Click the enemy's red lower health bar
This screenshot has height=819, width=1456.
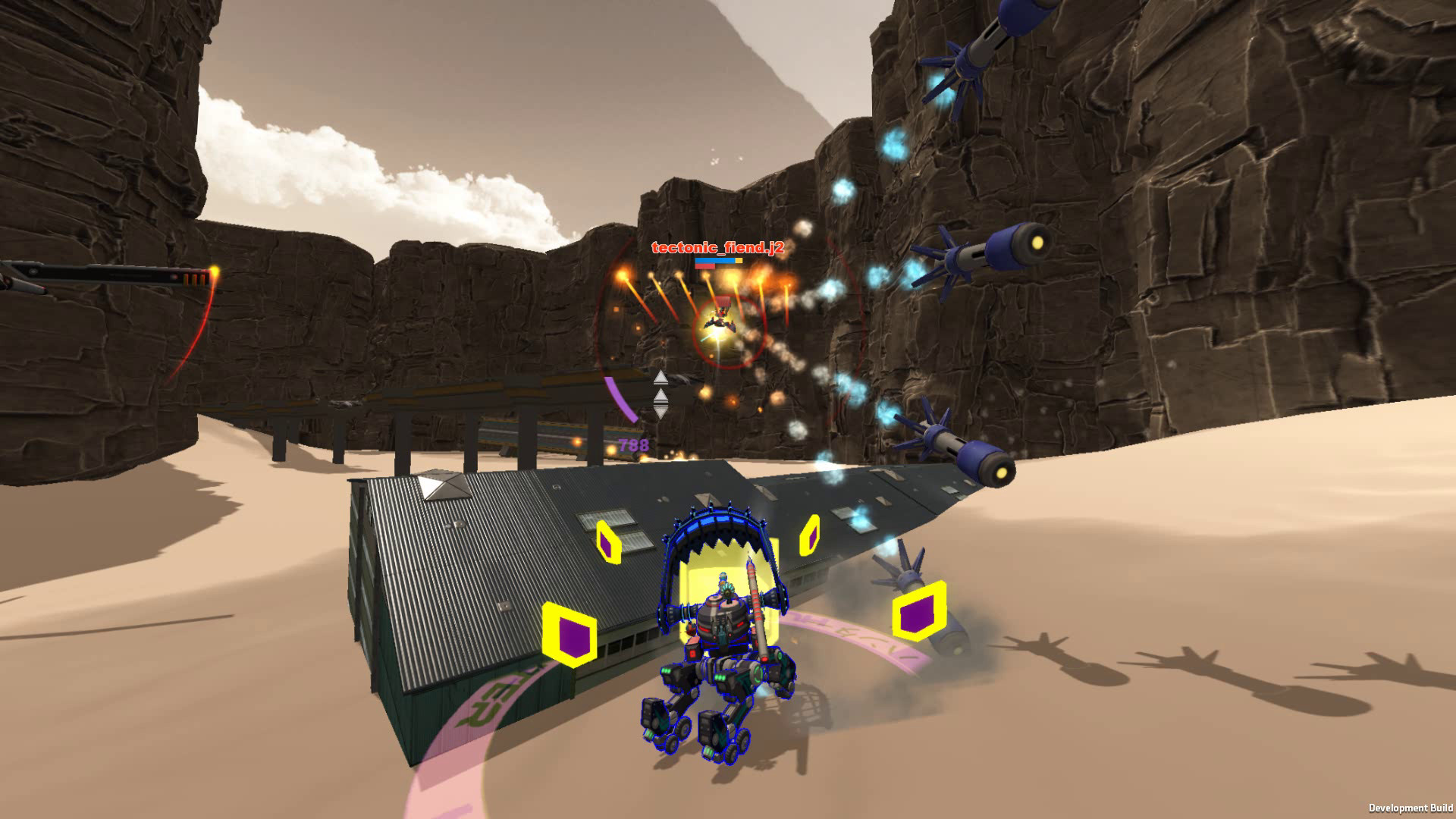click(705, 268)
